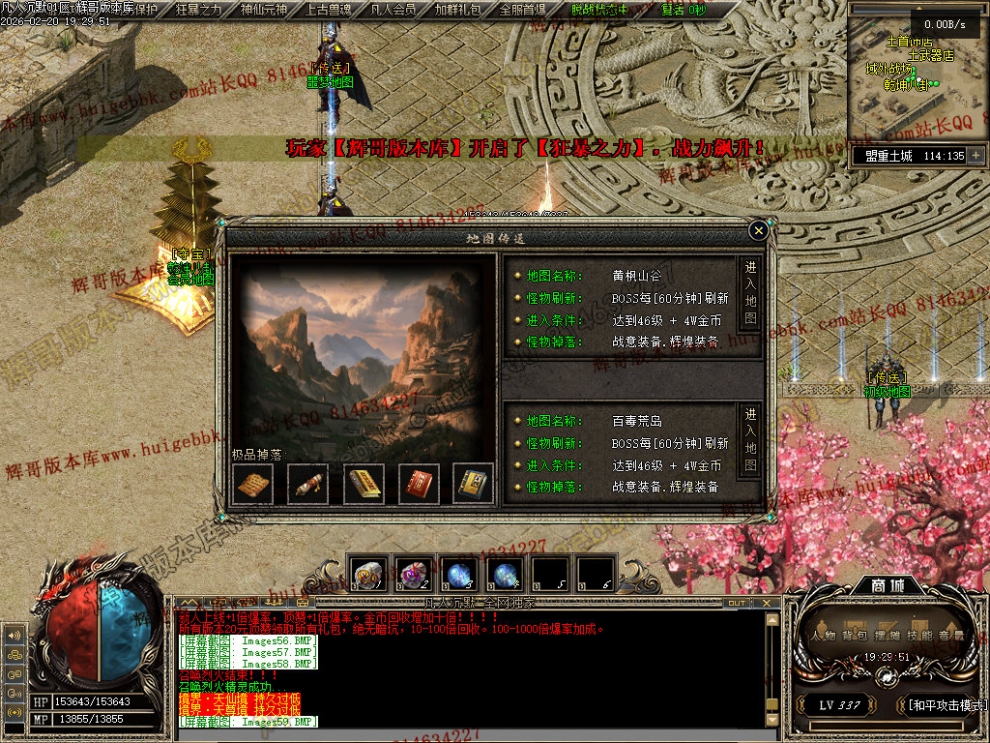Enter the 黄枫山谷 map

point(750,296)
